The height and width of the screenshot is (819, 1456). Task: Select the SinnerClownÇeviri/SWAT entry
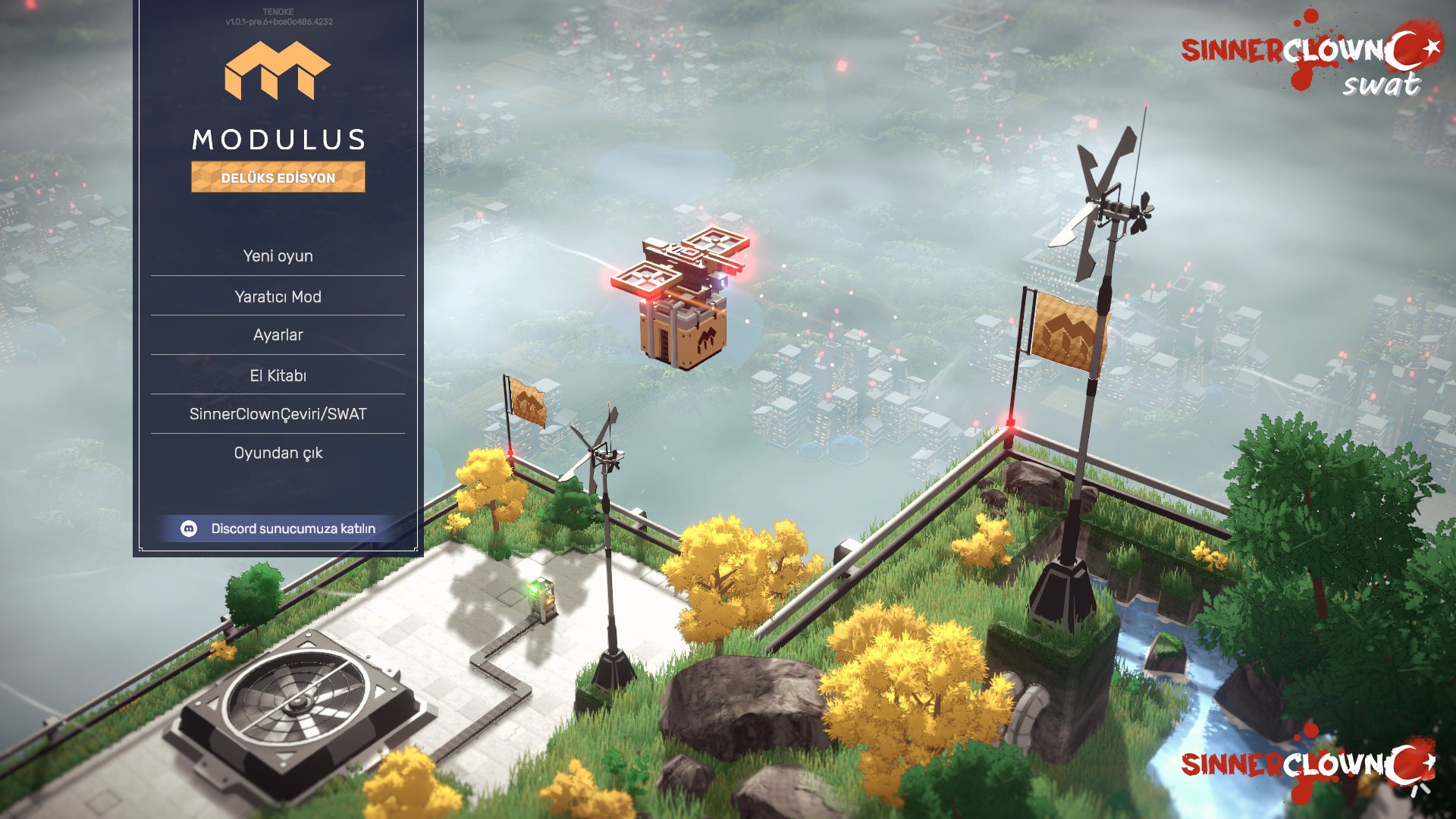click(x=278, y=414)
